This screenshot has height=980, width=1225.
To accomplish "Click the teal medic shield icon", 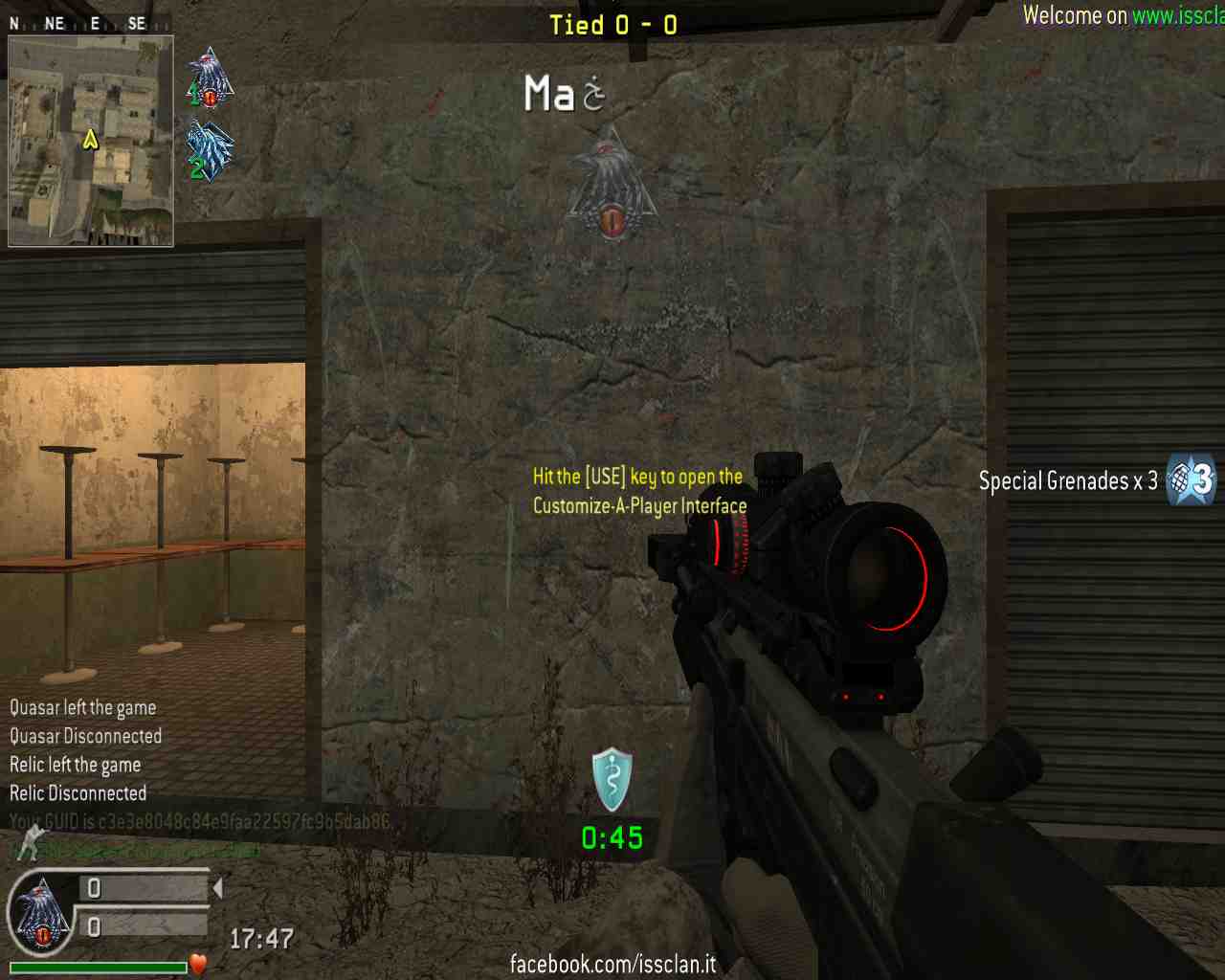I will point(612,780).
